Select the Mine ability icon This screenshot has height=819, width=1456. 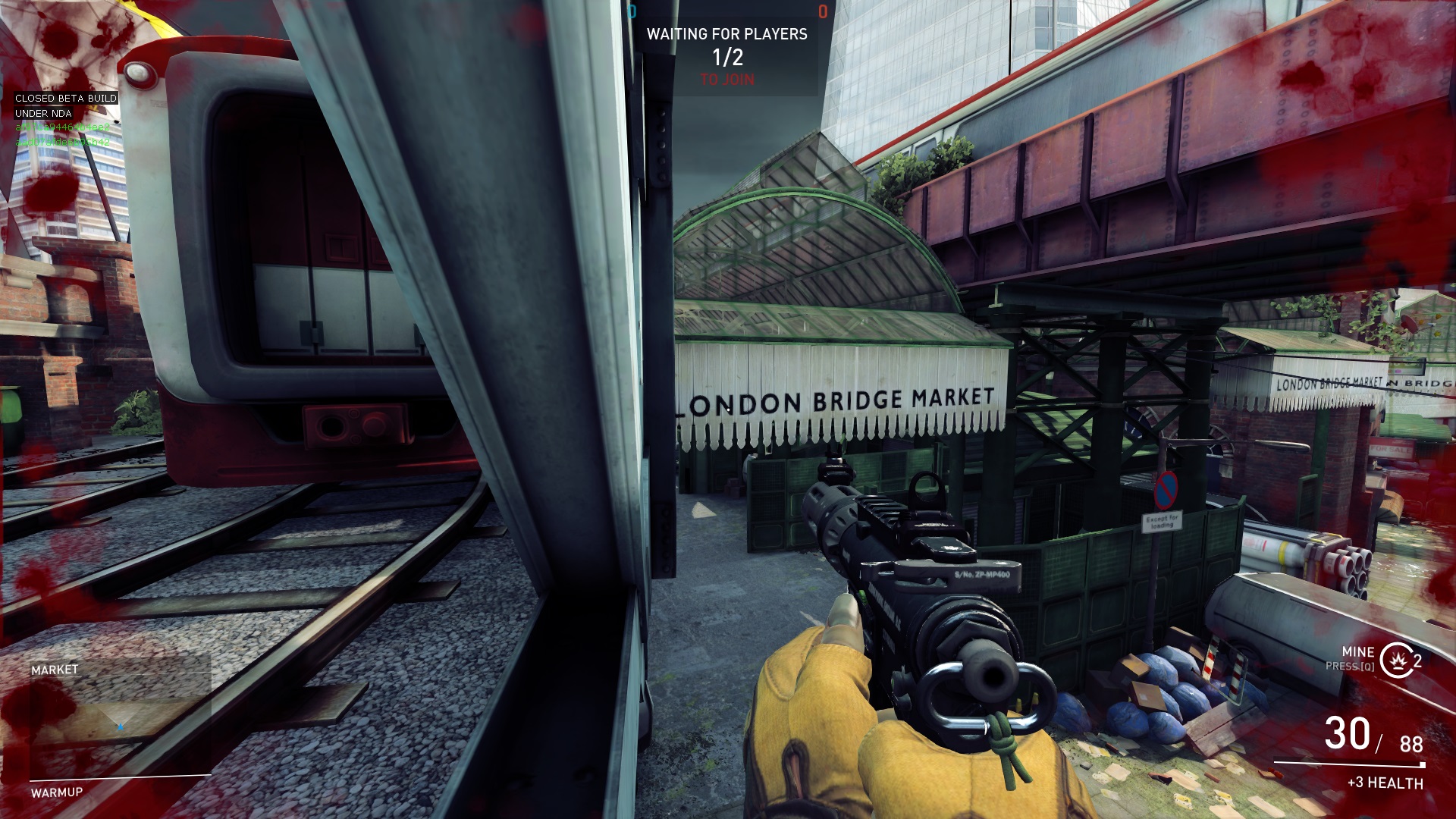1395,660
